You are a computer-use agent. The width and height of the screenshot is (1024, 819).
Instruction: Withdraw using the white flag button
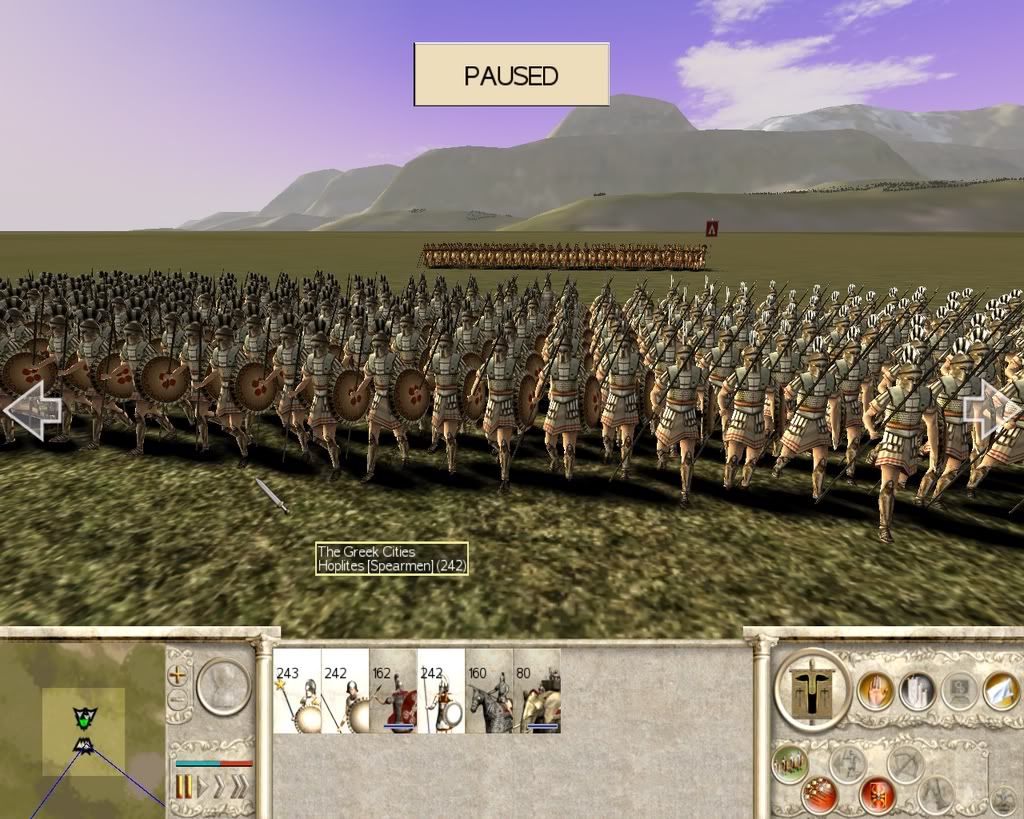coord(1000,691)
